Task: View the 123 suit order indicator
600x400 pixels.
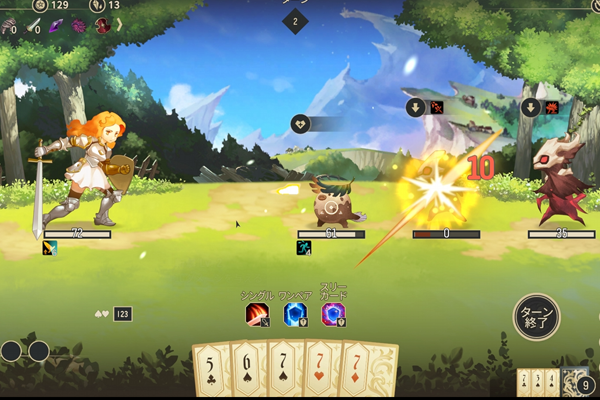Action: 122,313
